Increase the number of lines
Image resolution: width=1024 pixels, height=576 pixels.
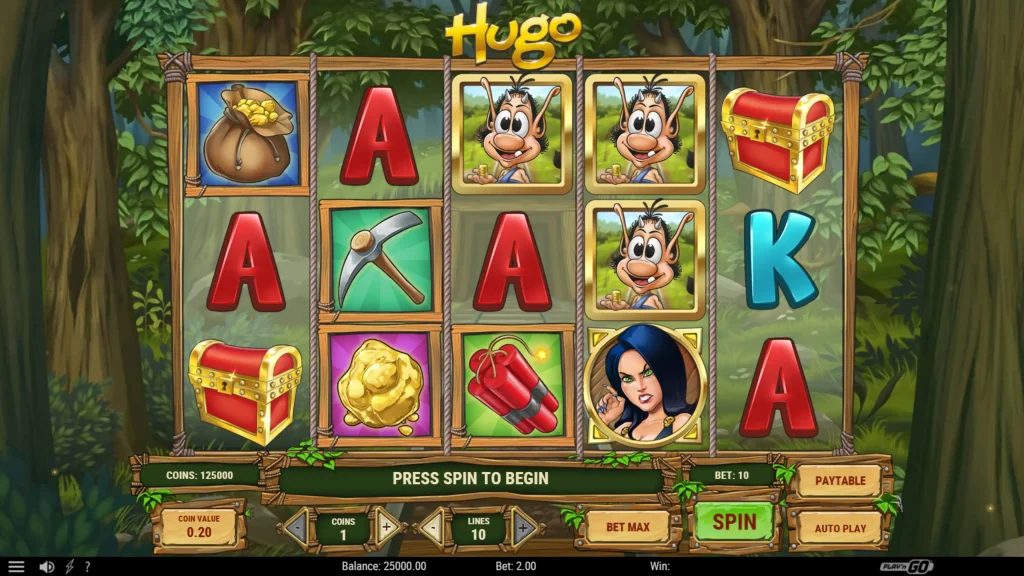524,526
